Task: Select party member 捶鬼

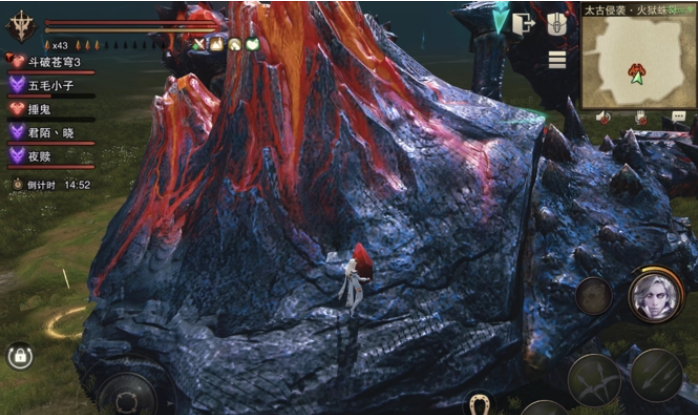Action: [x=40, y=109]
